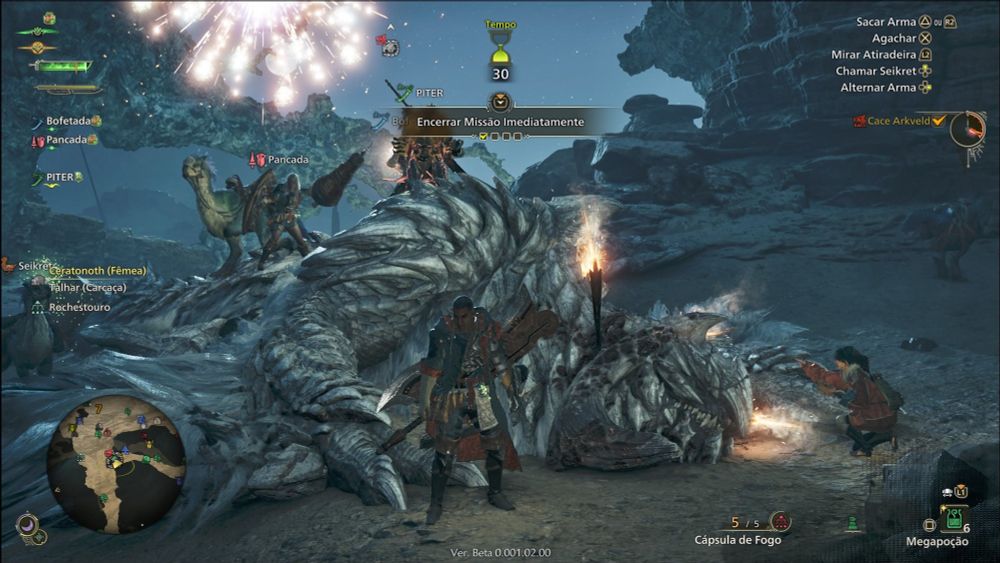1000x563 pixels.
Task: Click the mission emblem above Encerrar Missão
Action: pyautogui.click(x=500, y=101)
